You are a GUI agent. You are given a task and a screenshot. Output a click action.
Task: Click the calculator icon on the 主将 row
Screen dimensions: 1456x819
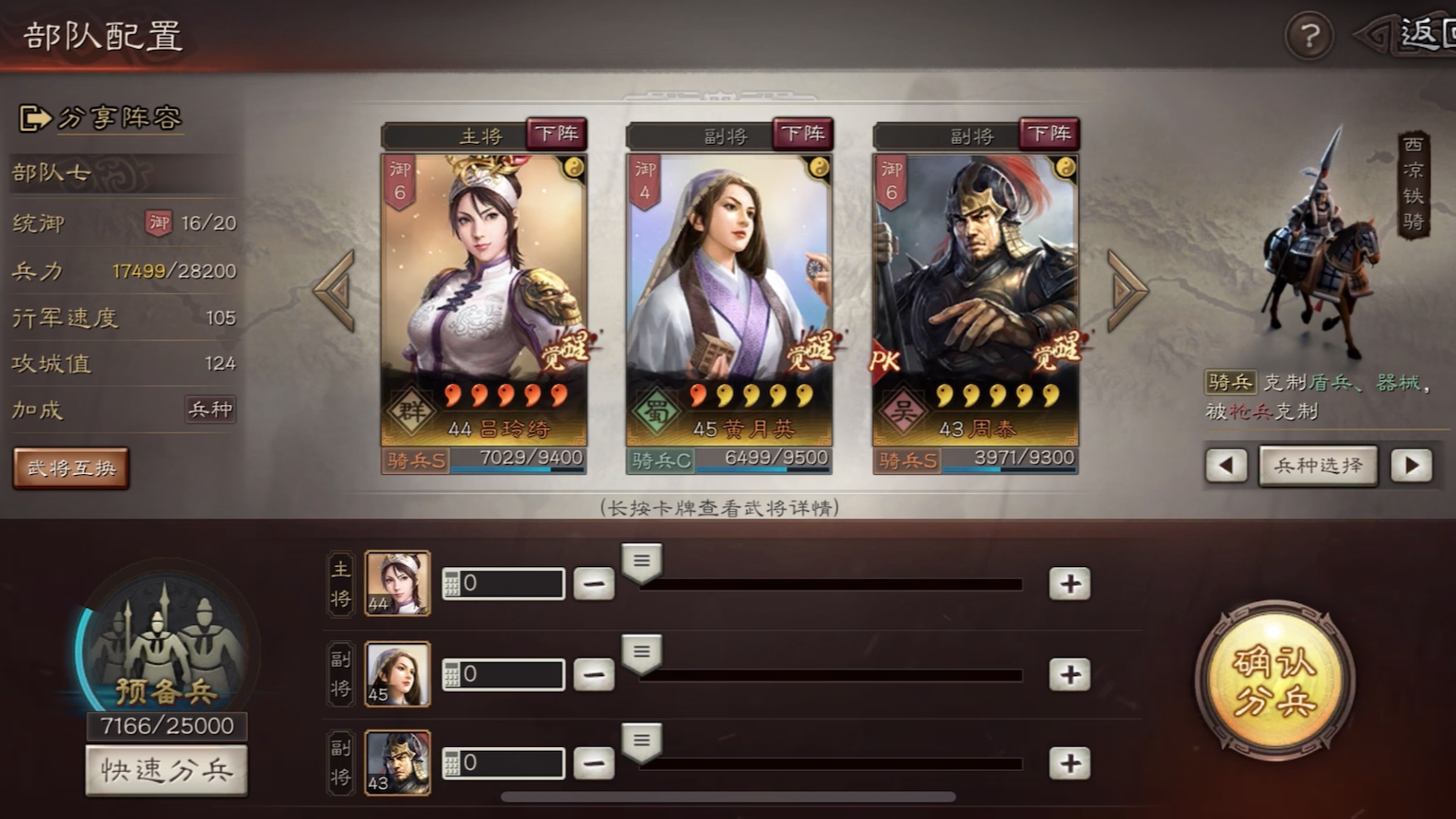[x=454, y=583]
